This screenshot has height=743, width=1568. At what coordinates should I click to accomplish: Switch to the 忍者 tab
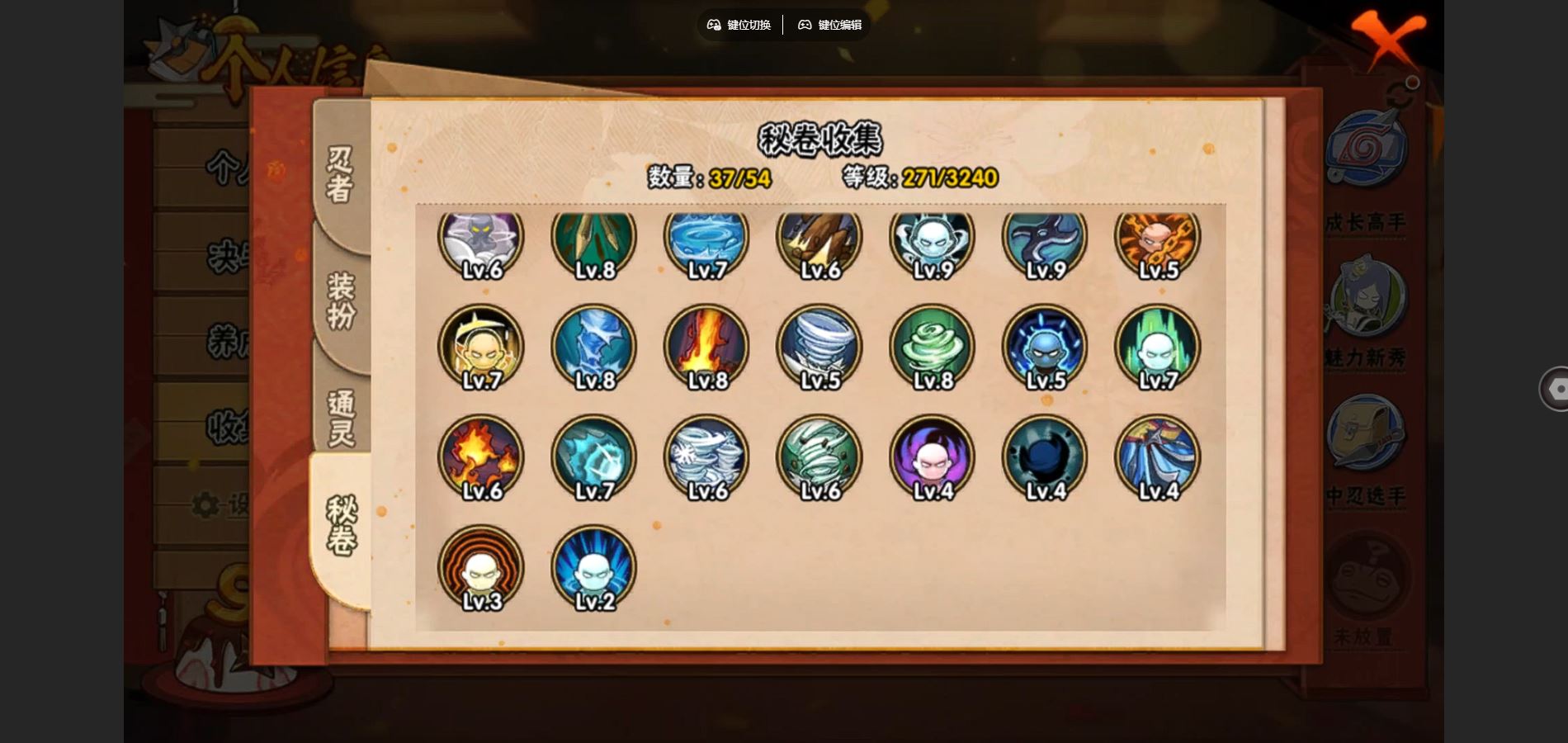pyautogui.click(x=340, y=174)
